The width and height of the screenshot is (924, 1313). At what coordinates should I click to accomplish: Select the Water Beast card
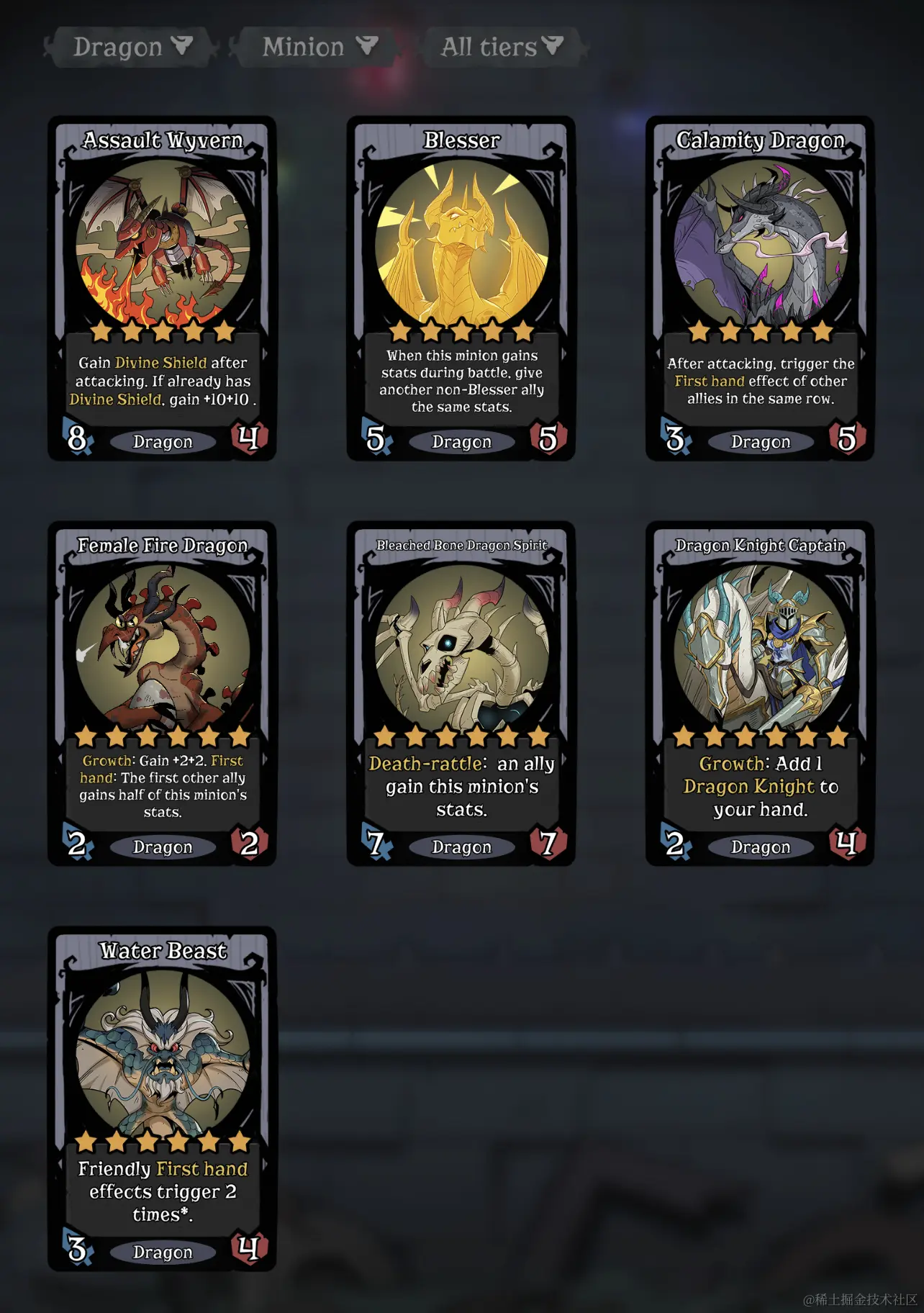pos(163,1098)
